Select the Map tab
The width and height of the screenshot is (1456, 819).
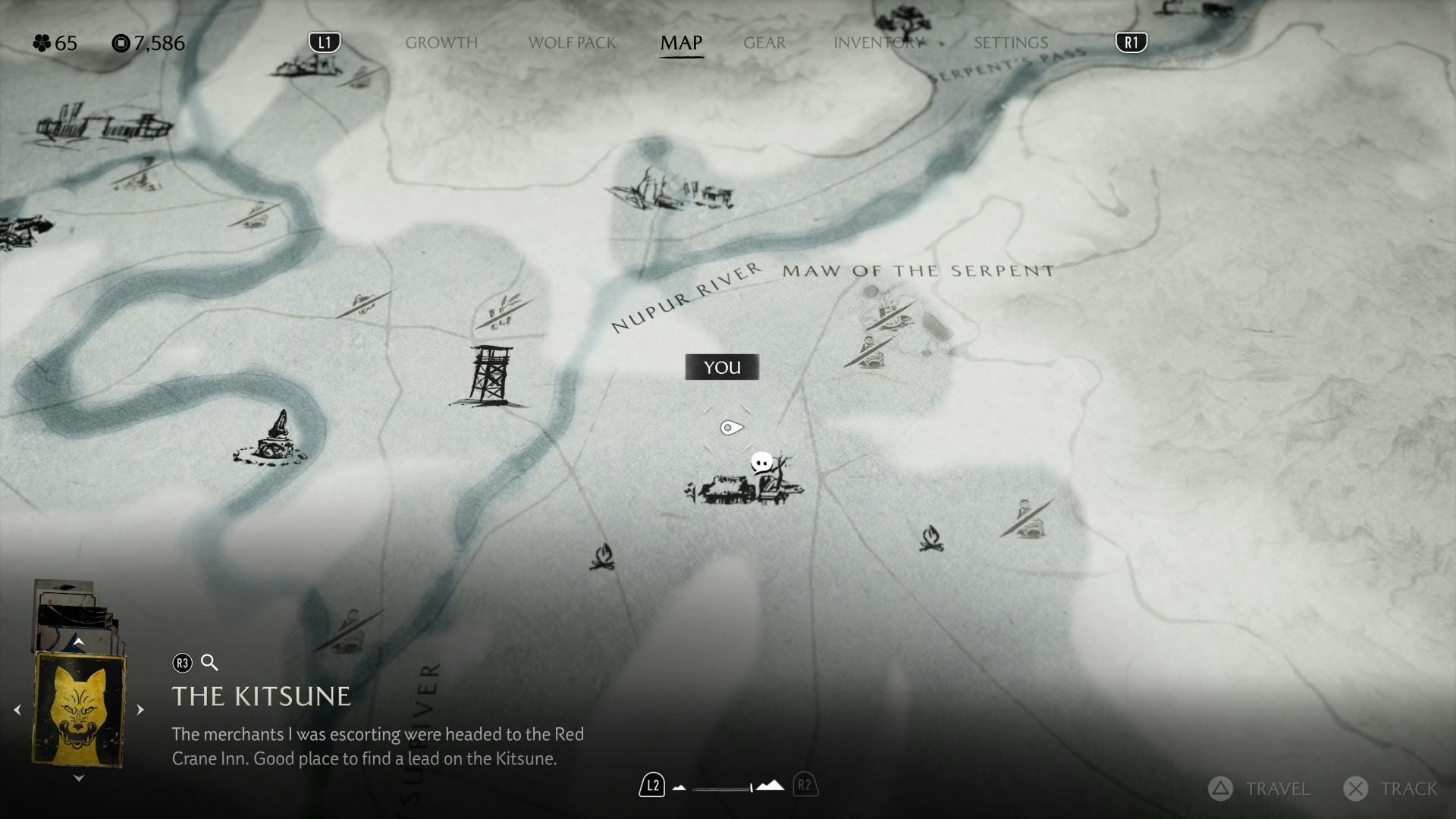pos(681,42)
